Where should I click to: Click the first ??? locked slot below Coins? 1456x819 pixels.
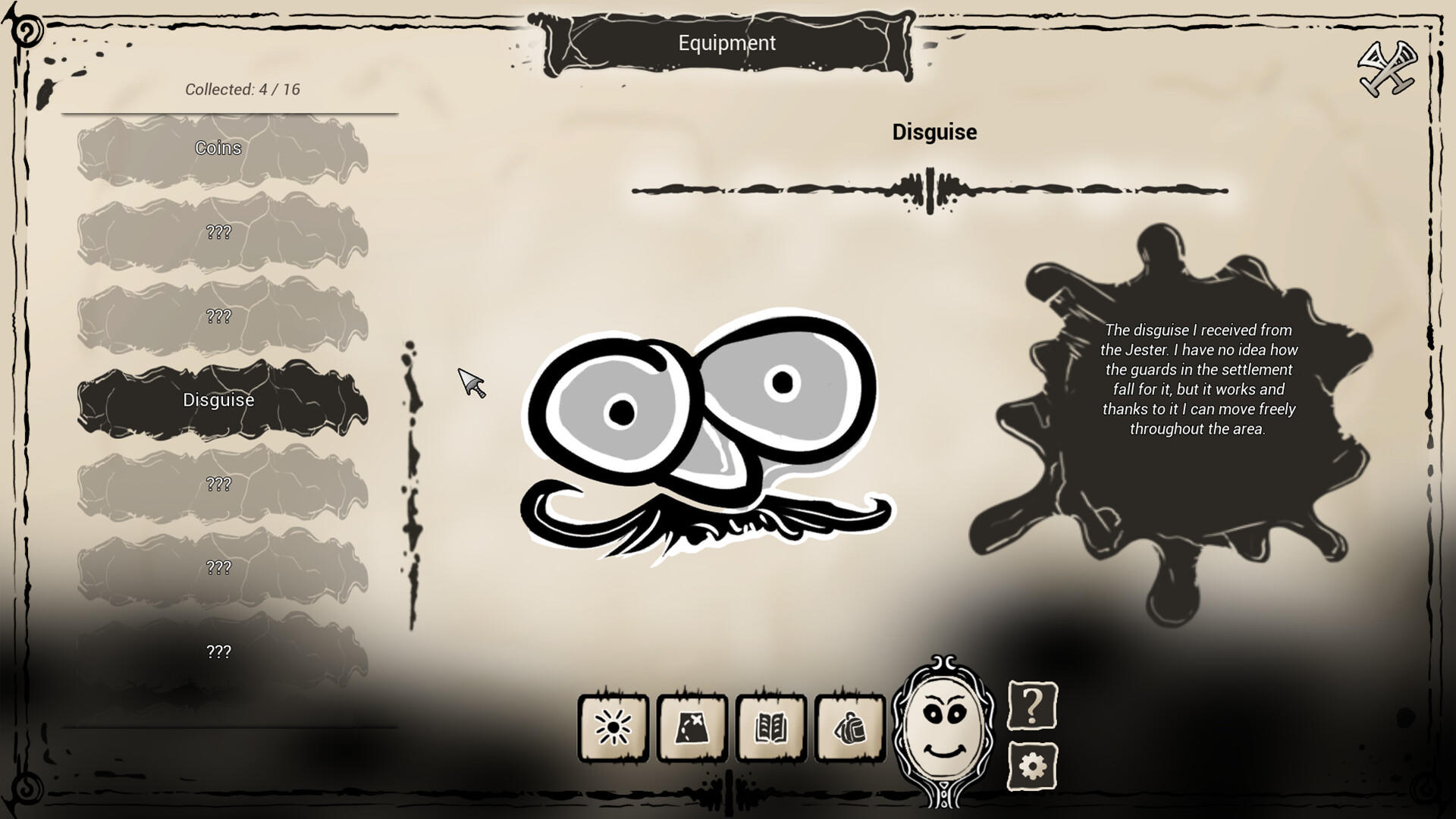click(218, 234)
